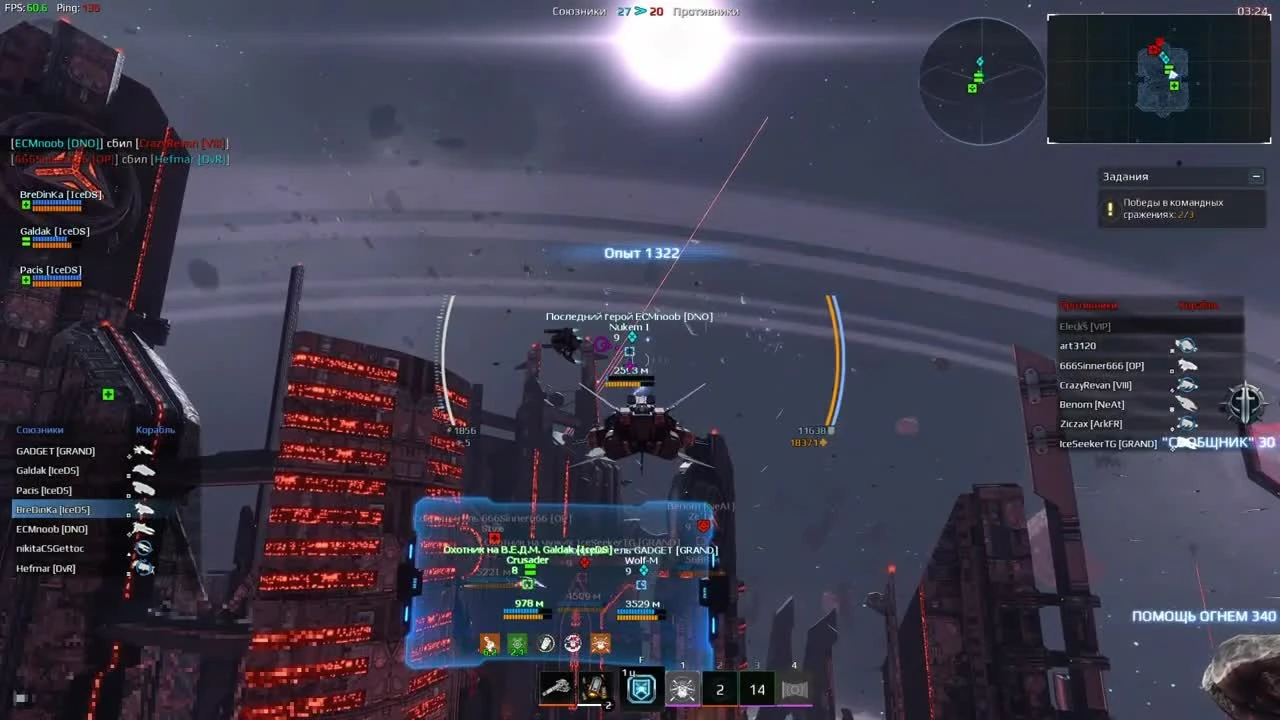The height and width of the screenshot is (720, 1280).
Task: Click art3120's ship icon in the enemy list
Action: (x=1186, y=345)
